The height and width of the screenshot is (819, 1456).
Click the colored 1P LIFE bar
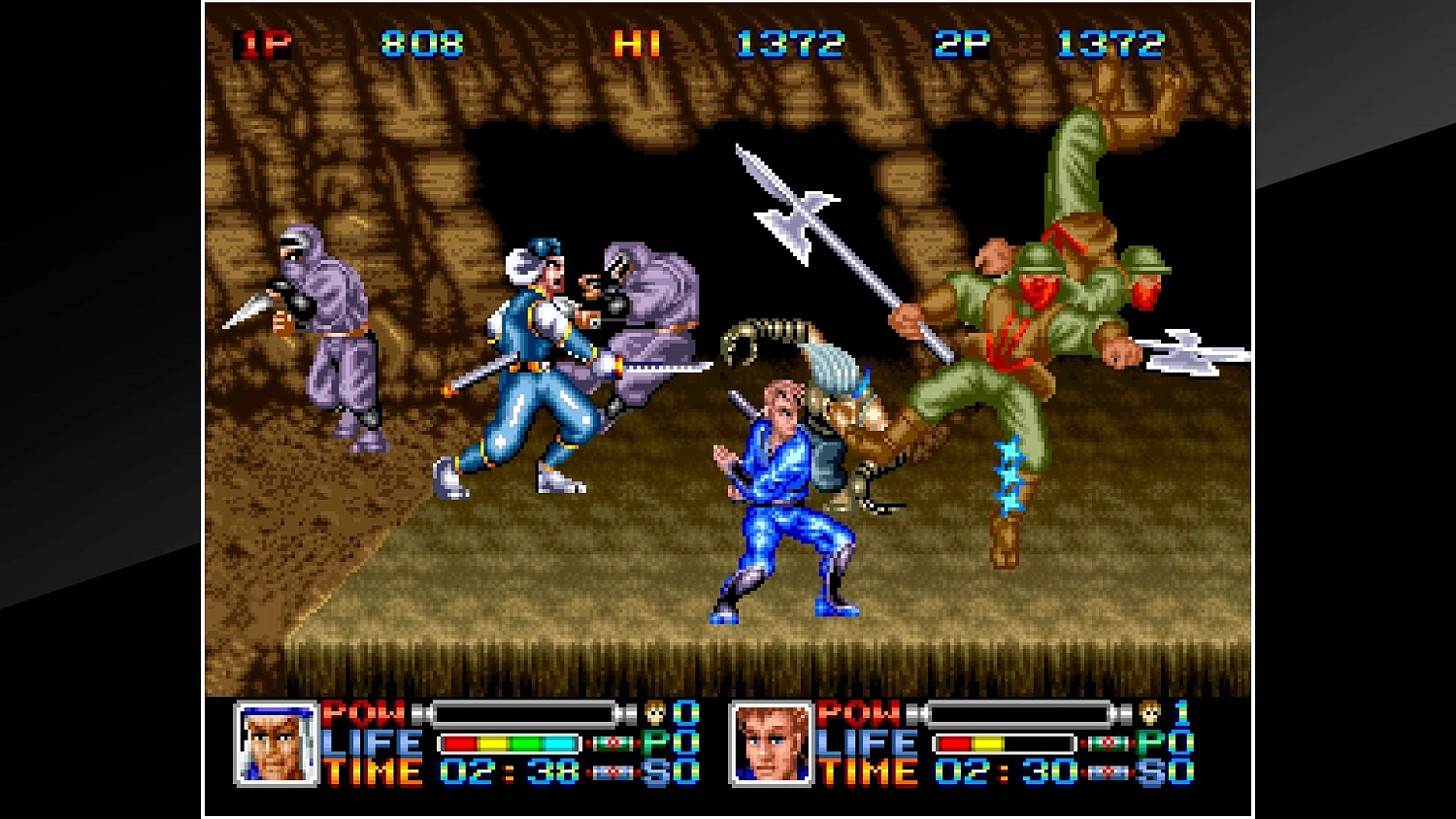pyautogui.click(x=508, y=743)
